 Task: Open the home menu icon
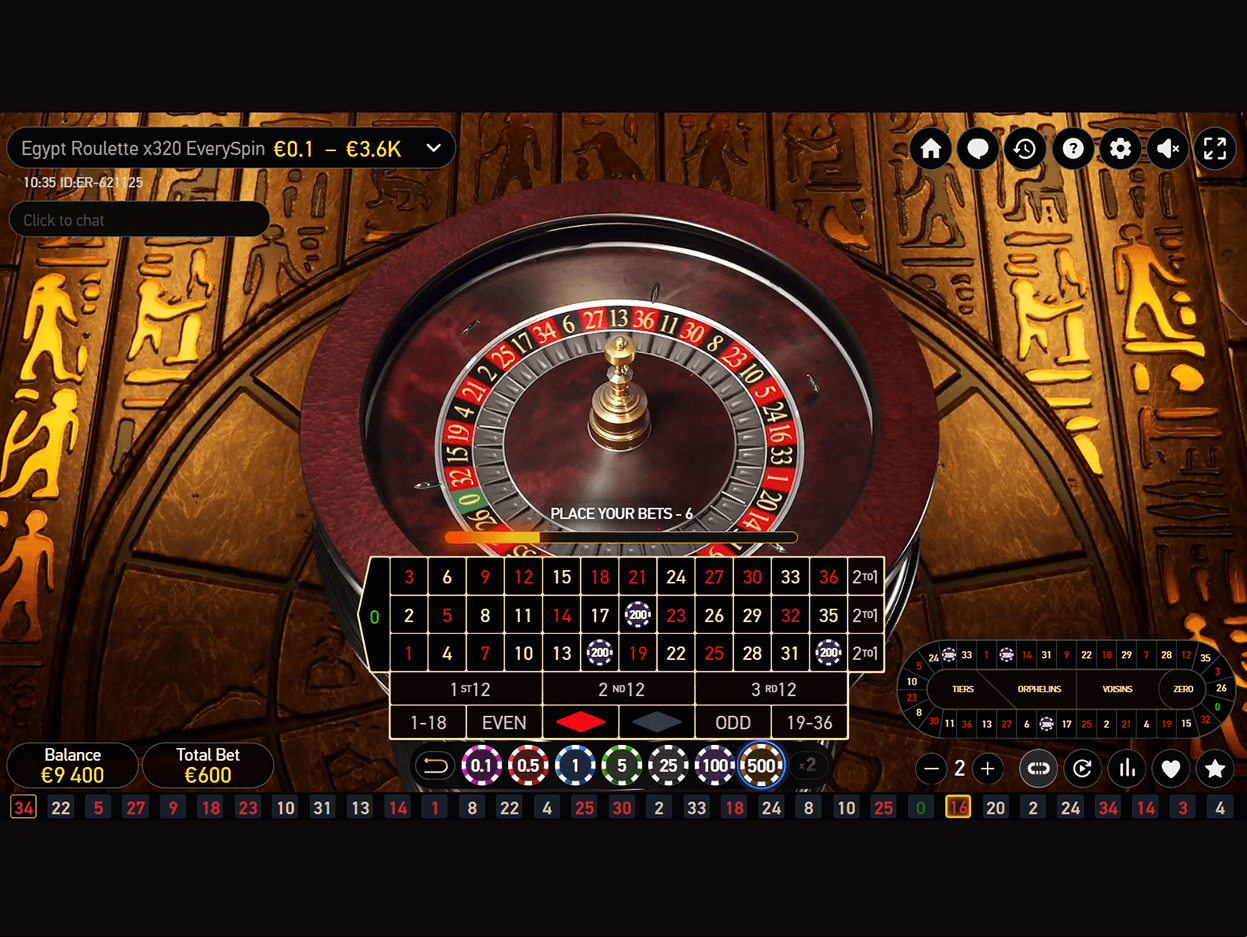pos(931,149)
